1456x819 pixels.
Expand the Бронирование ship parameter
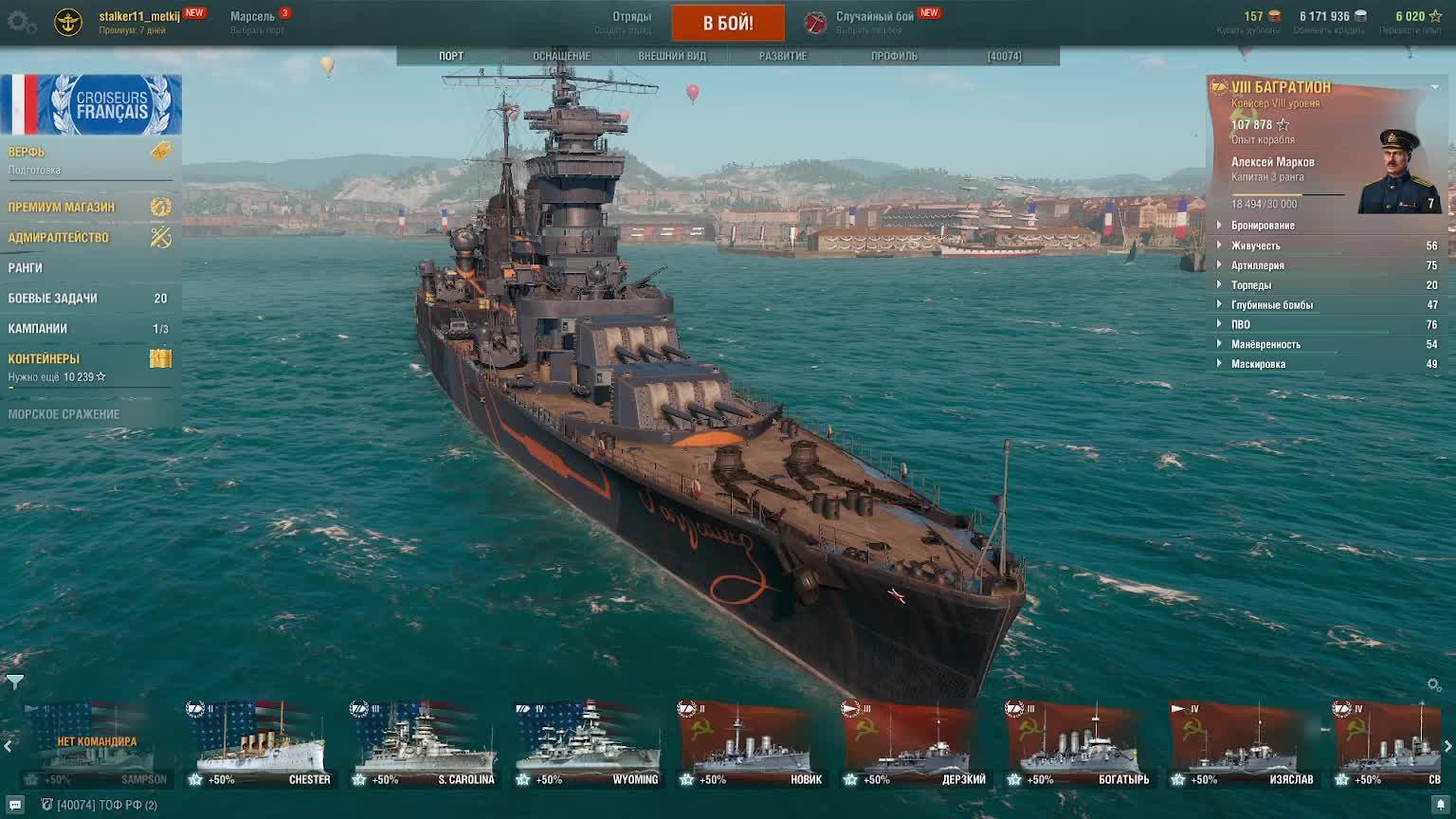click(1263, 226)
